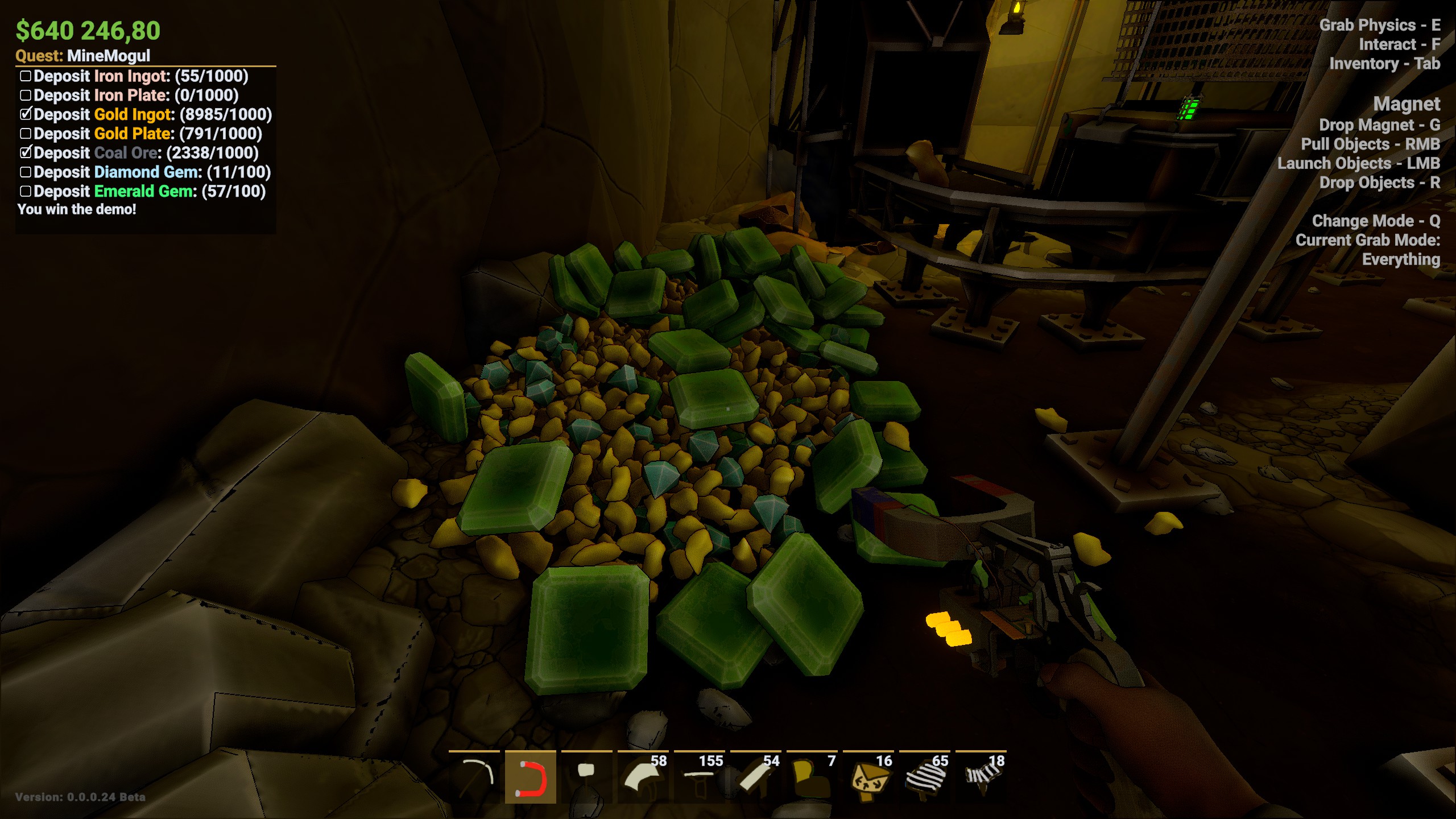This screenshot has width=1456, height=819.
Task: Click the Deposit Coal Ore objective
Action: coord(146,153)
